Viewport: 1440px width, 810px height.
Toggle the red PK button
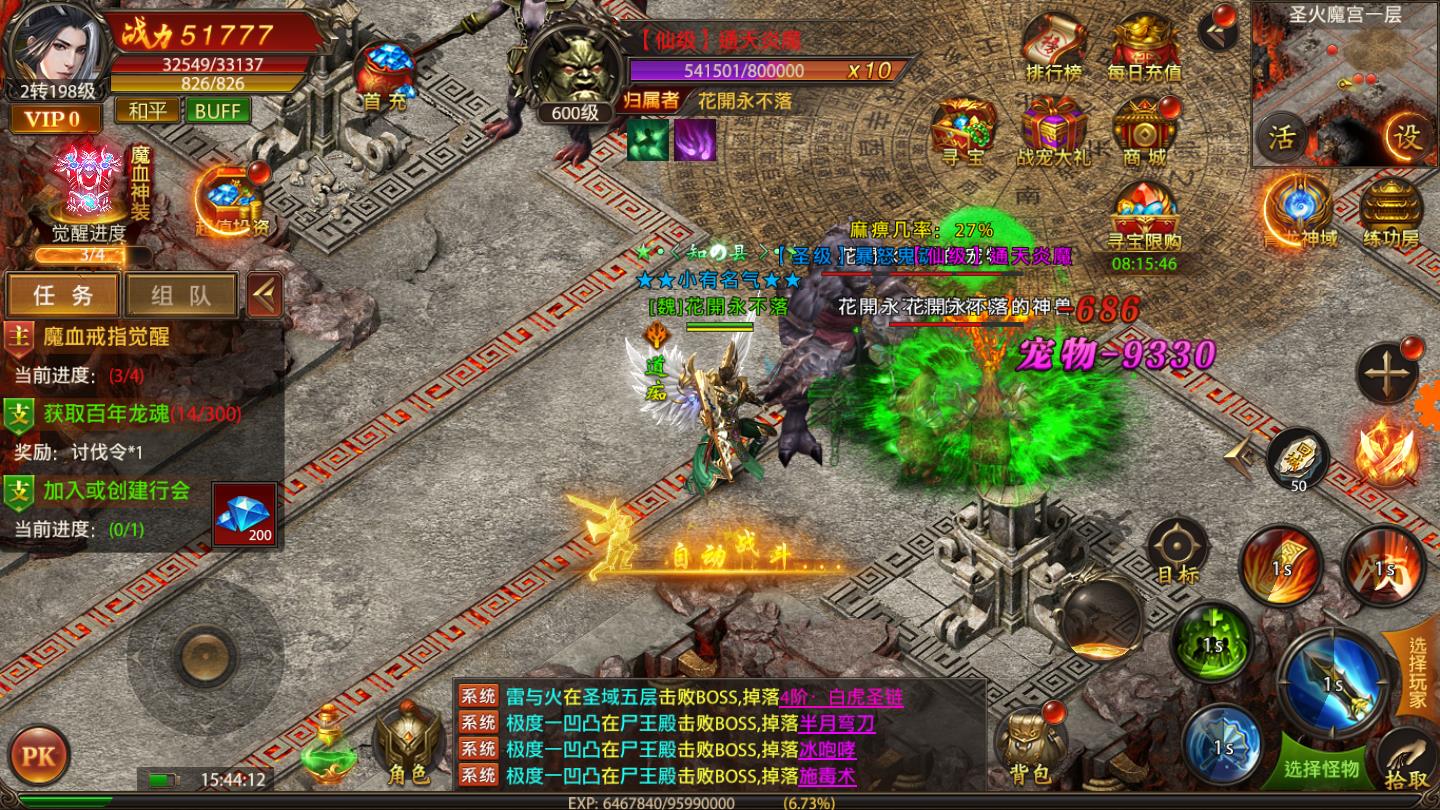tap(38, 755)
